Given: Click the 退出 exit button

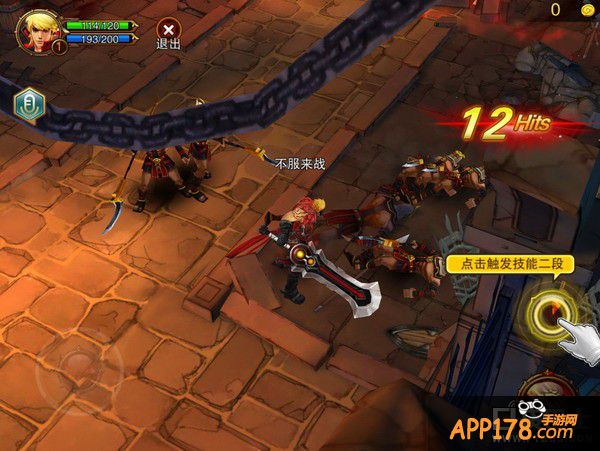Looking at the screenshot, I should coord(169,33).
